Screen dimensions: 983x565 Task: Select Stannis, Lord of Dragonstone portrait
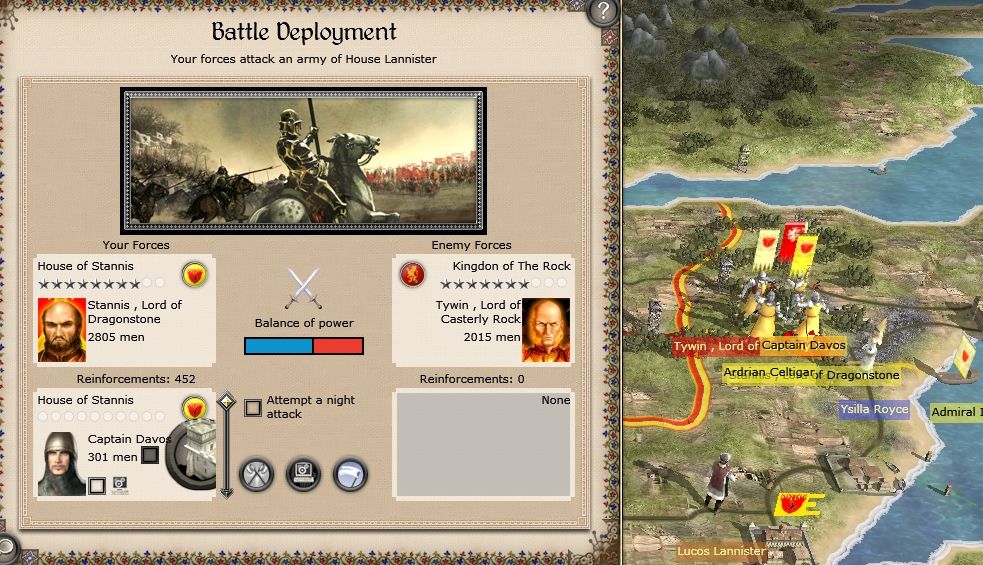click(x=61, y=329)
